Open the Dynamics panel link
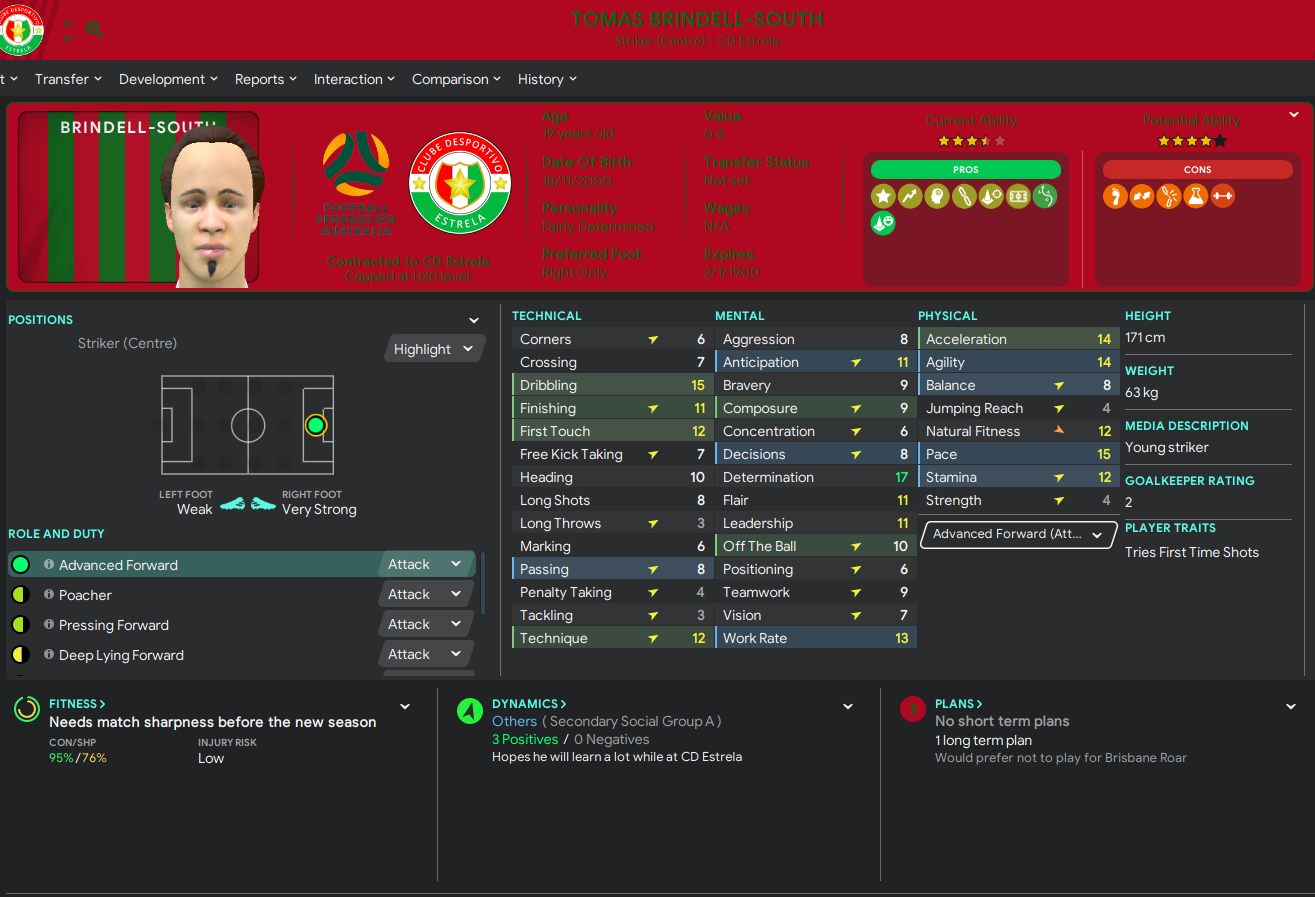This screenshot has height=897, width=1315. tap(529, 704)
